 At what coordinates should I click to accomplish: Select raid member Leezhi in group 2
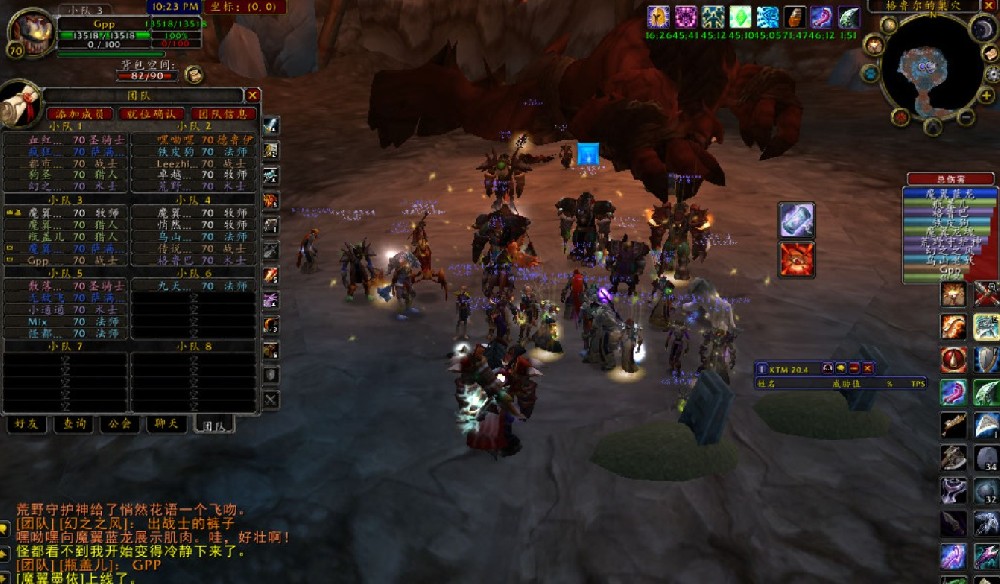tap(174, 163)
